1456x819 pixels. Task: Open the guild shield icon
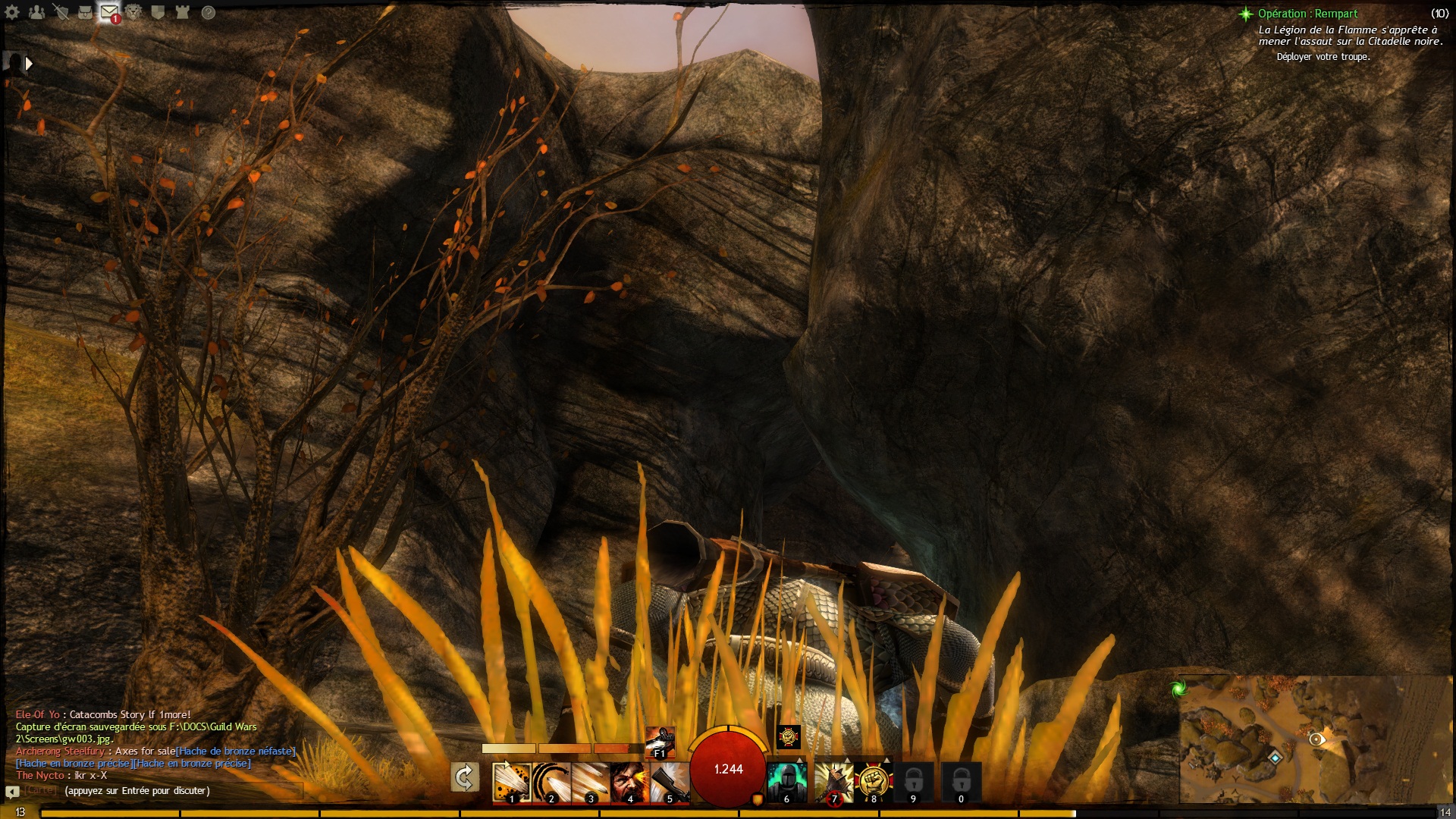pyautogui.click(x=158, y=12)
